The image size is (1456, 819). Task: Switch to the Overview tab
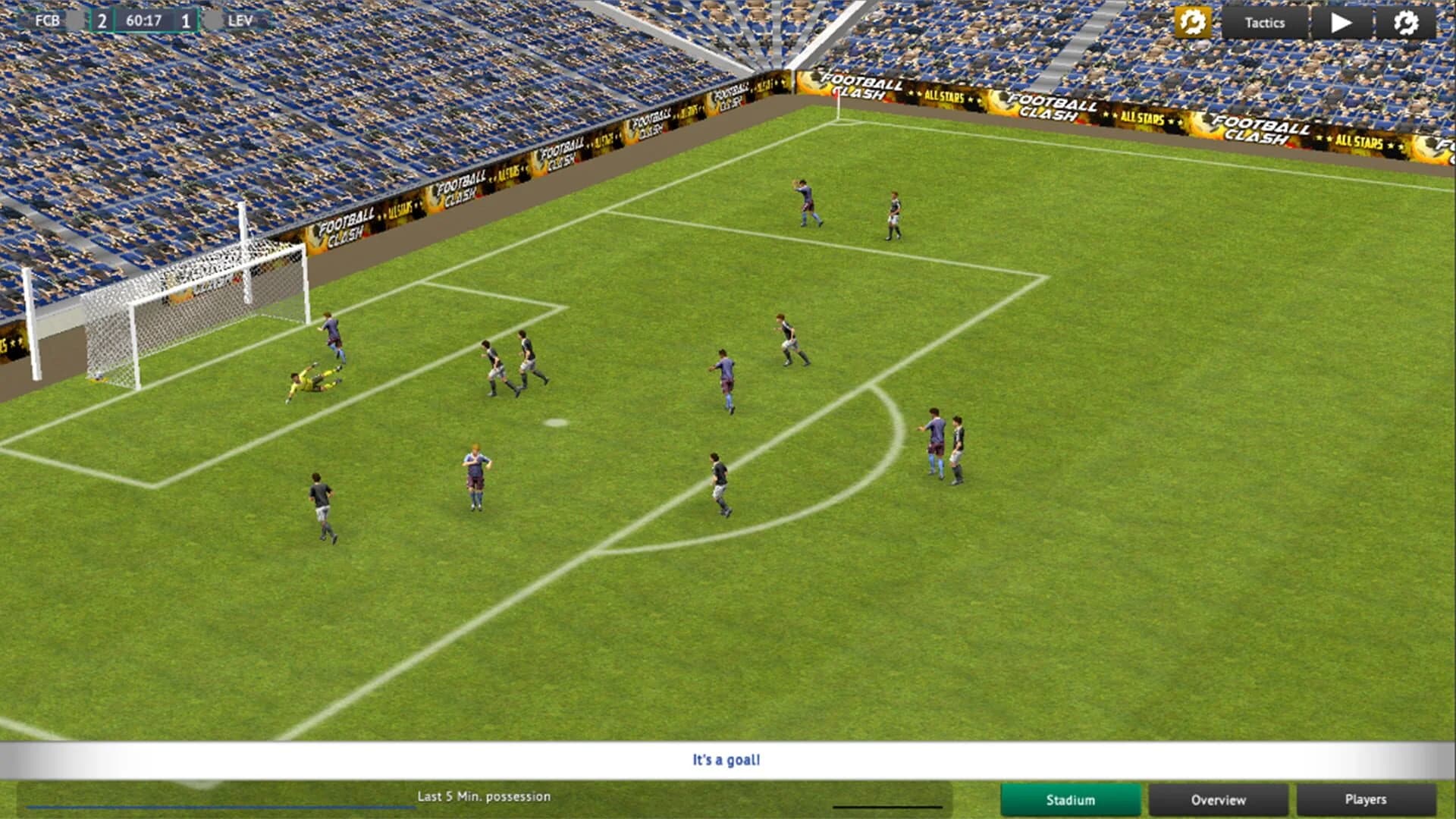coord(1218,800)
